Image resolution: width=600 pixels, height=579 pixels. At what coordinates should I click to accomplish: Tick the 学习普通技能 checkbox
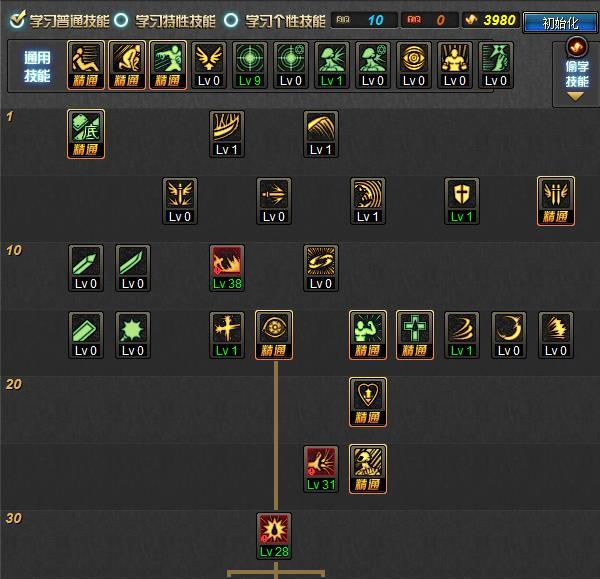tap(17, 20)
